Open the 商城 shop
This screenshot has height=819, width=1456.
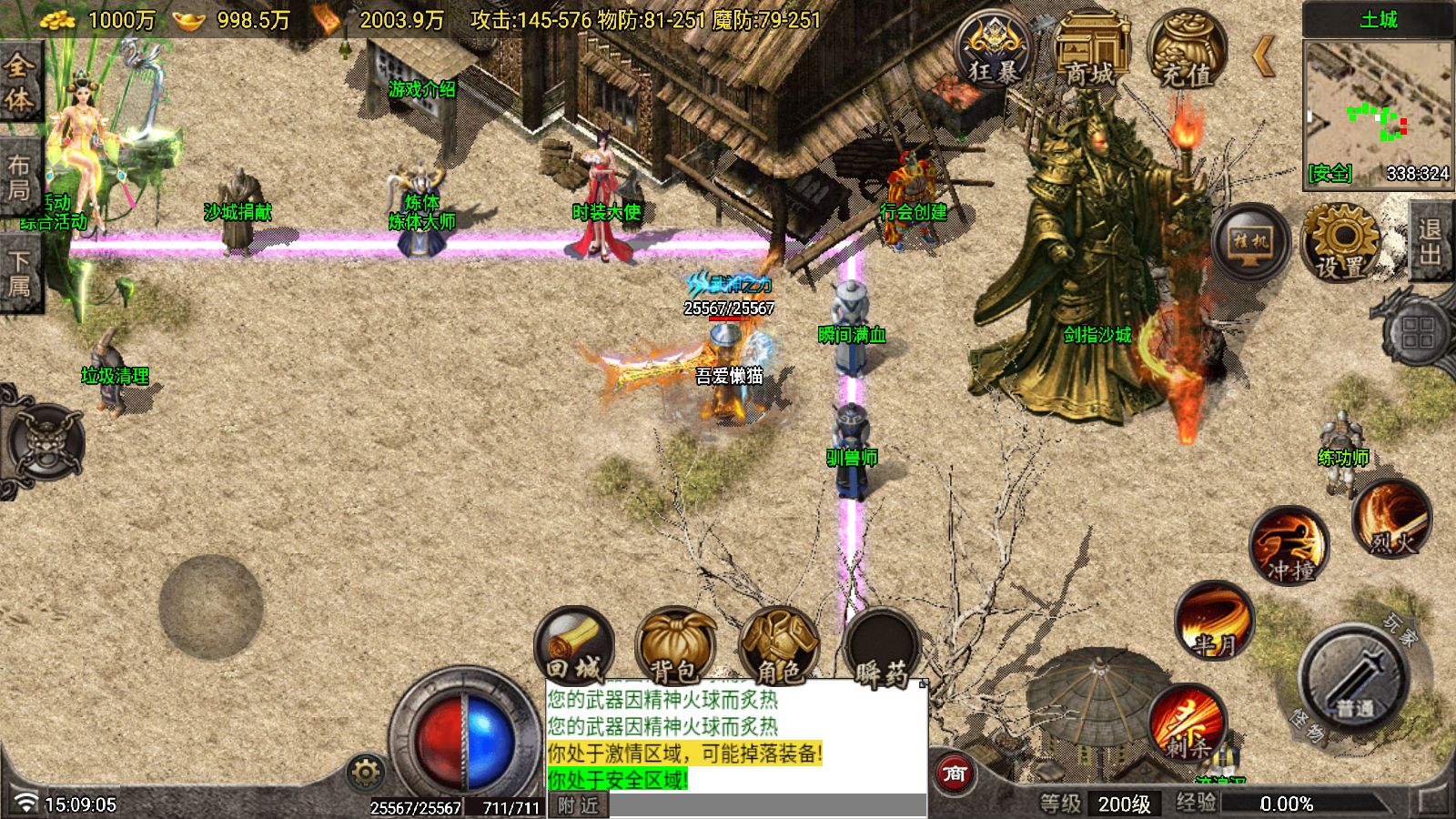[1089, 52]
